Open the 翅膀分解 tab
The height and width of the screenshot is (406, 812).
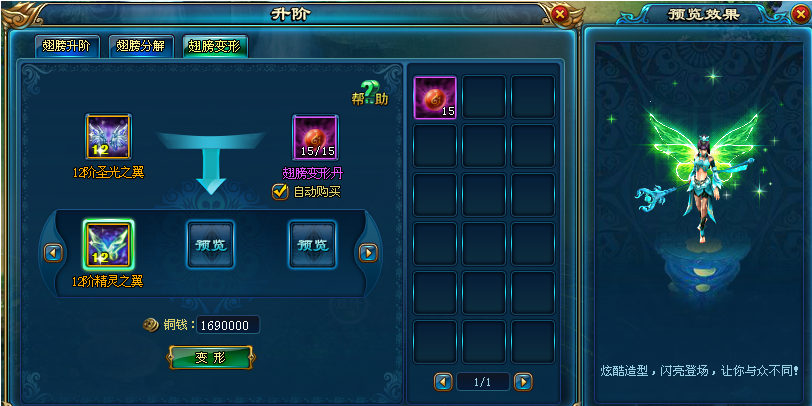coord(140,46)
